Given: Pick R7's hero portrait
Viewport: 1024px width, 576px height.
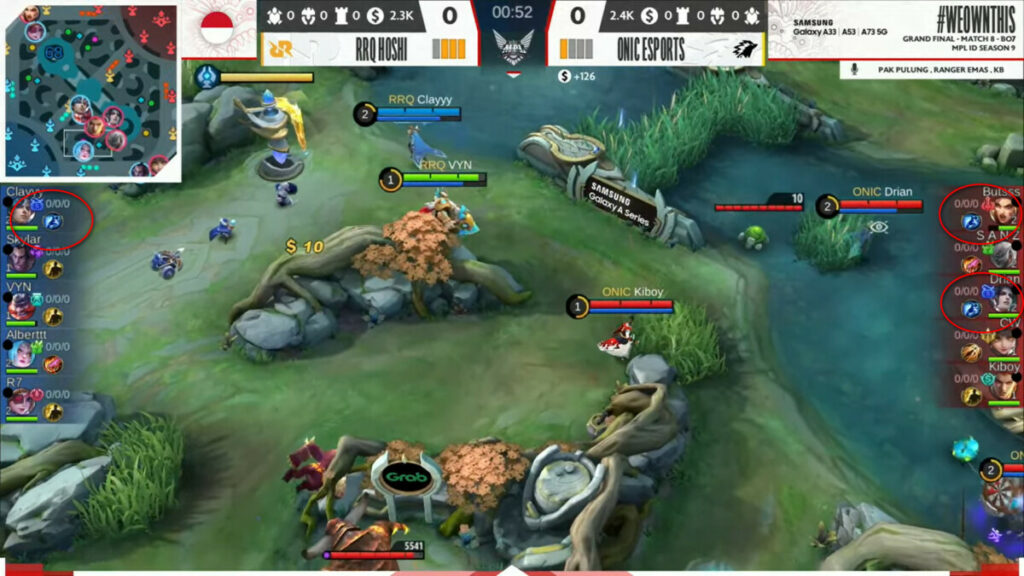Looking at the screenshot, I should coord(21,401).
